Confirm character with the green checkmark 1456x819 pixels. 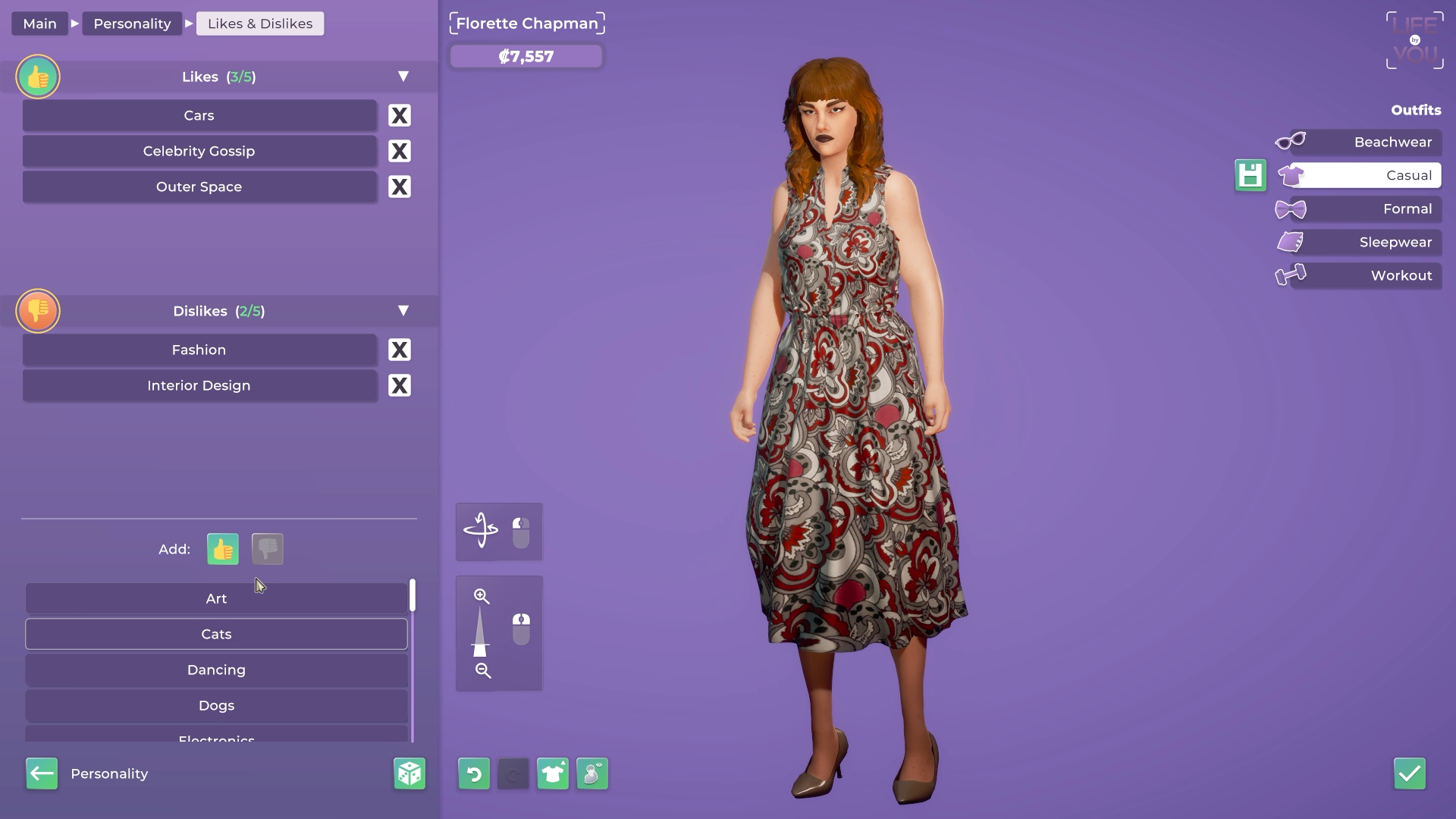click(x=1410, y=773)
